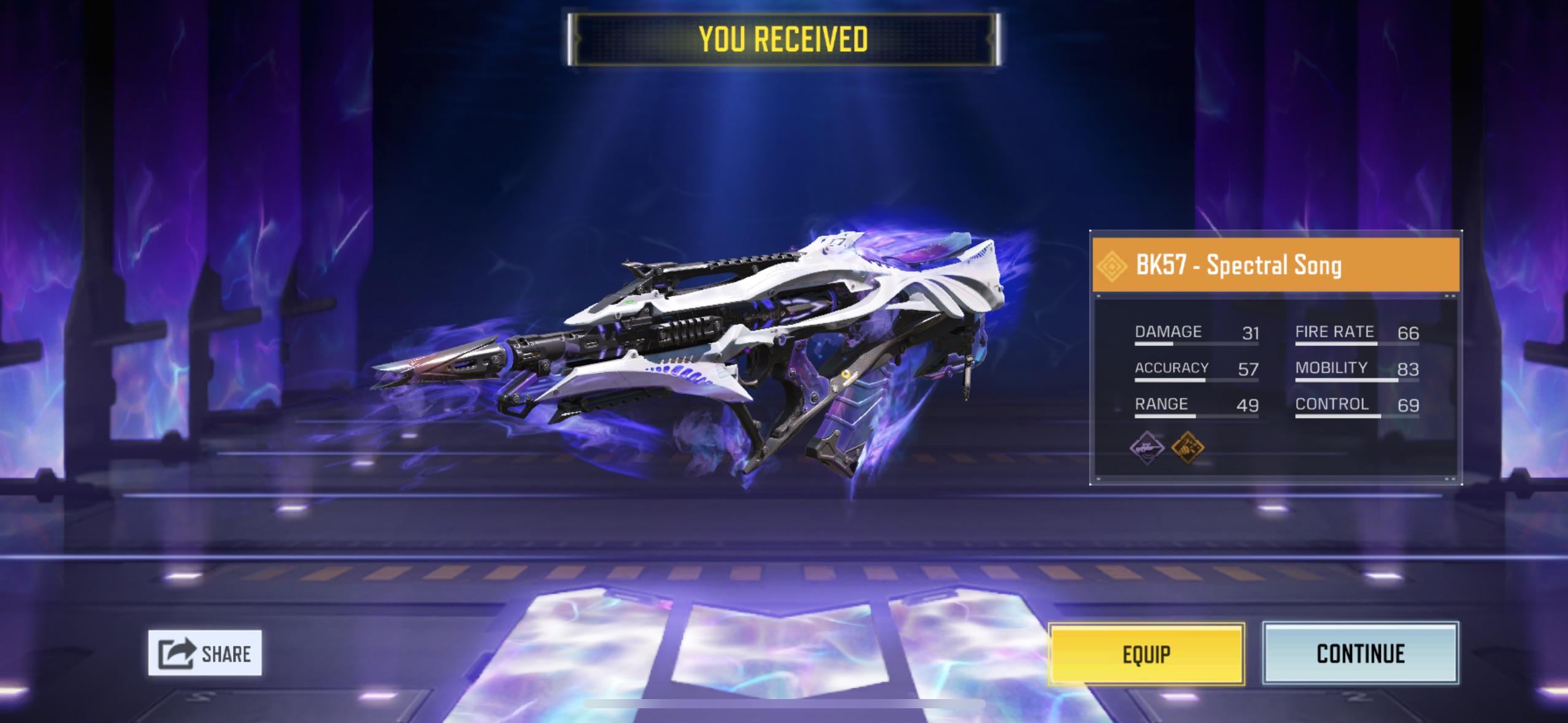Tap the purple diamond weapon perk icon
This screenshot has width=1568, height=723.
point(1147,448)
